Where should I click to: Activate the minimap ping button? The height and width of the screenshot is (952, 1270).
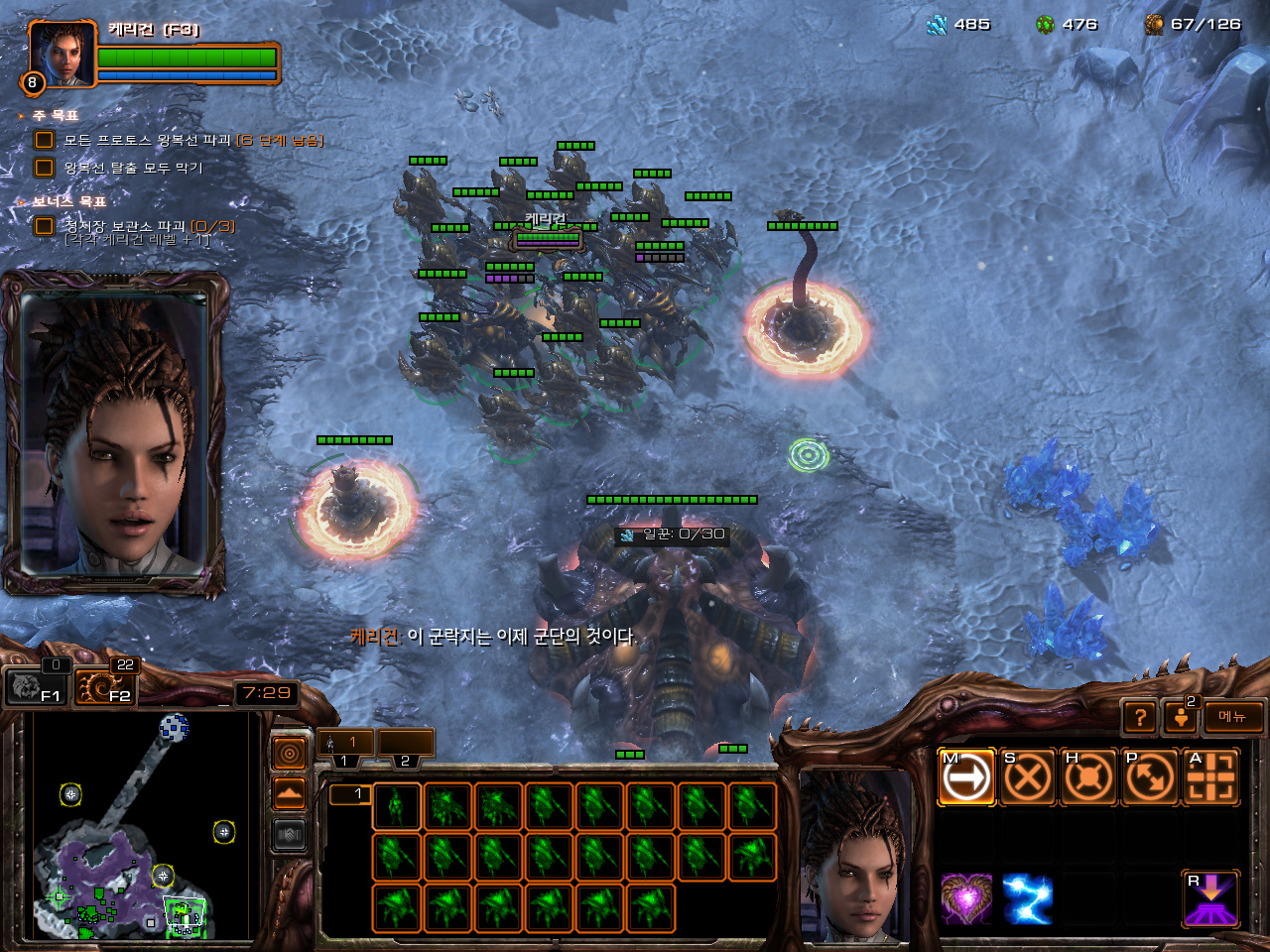point(289,754)
